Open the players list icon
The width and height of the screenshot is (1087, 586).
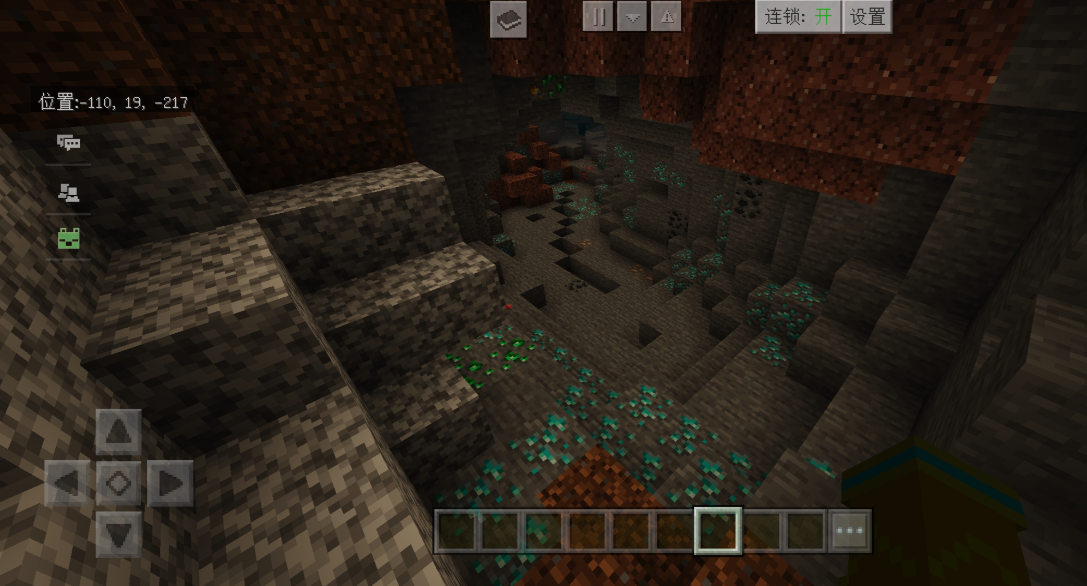click(x=69, y=192)
